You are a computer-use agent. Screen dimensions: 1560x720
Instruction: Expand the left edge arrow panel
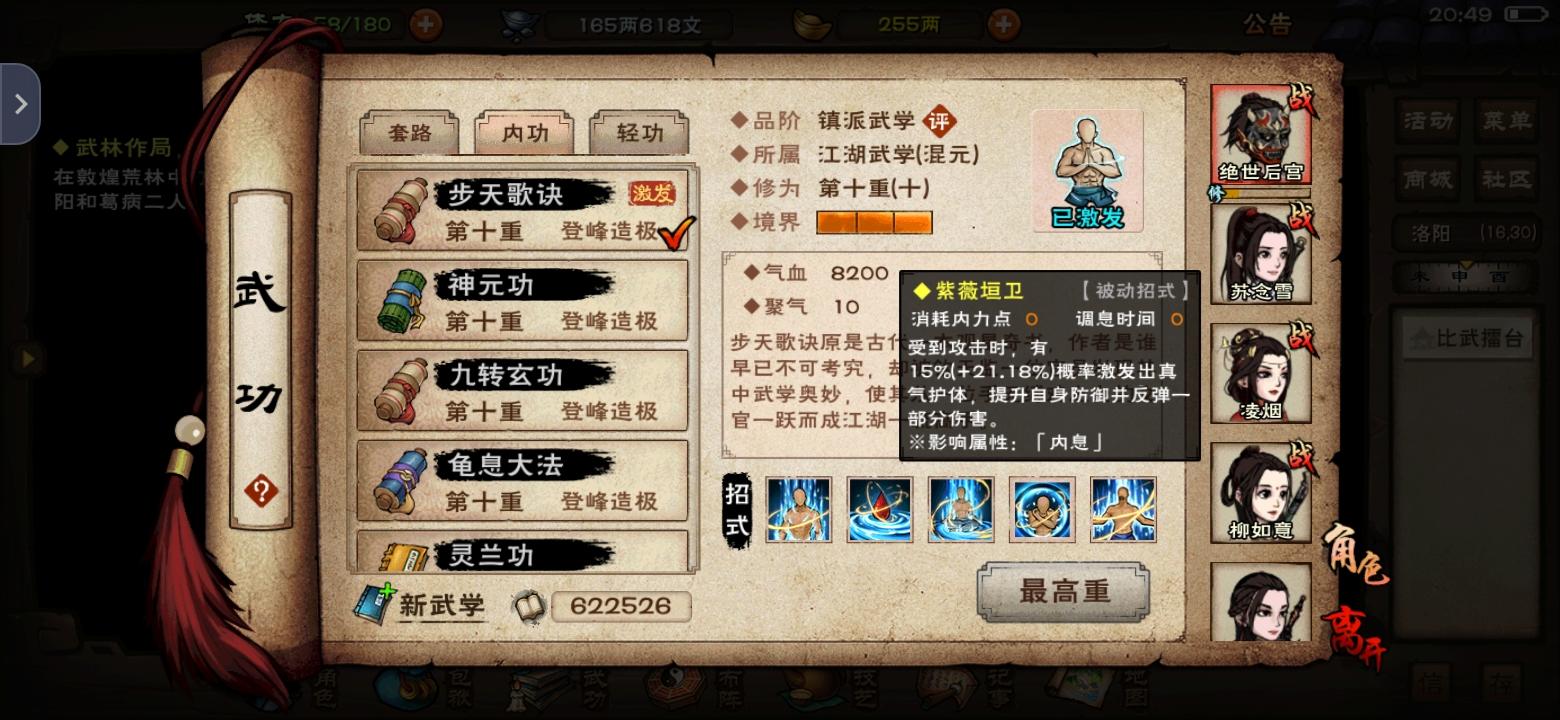(20, 103)
